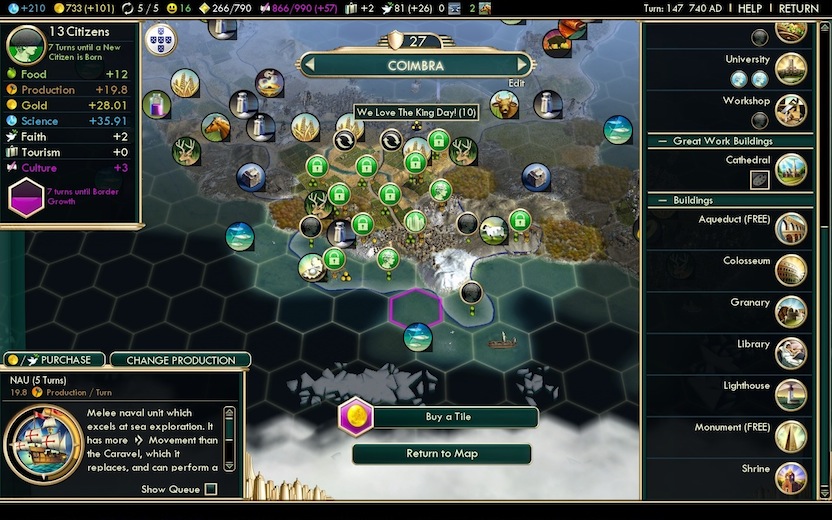This screenshot has width=832, height=520.
Task: Open the Purchase panel
Action: tap(56, 360)
